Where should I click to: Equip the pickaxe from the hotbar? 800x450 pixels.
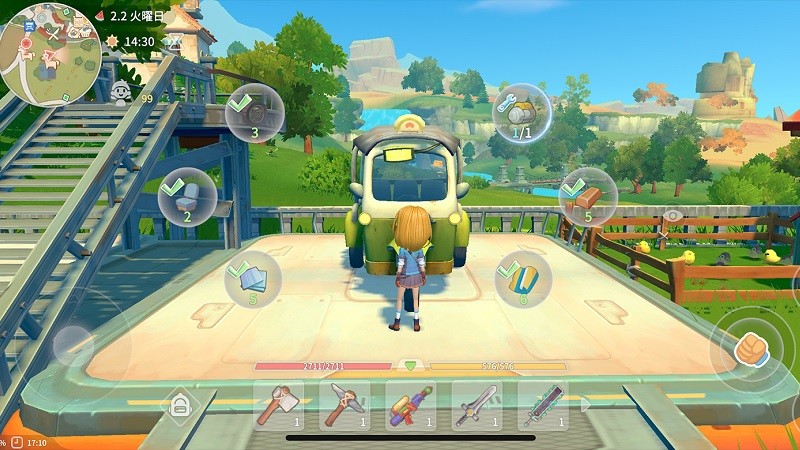(x=345, y=405)
